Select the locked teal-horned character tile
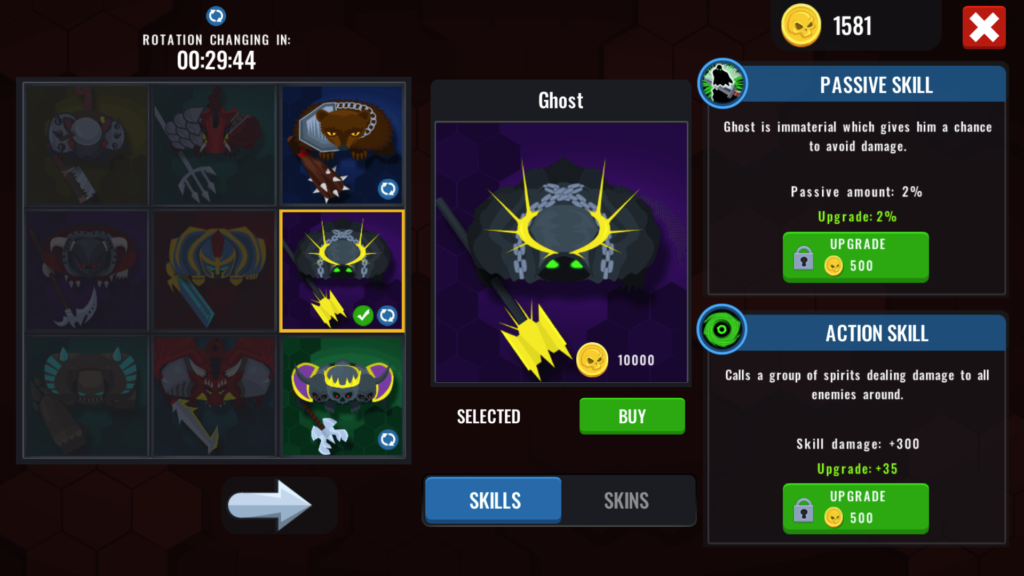Image resolution: width=1024 pixels, height=576 pixels. pos(87,396)
